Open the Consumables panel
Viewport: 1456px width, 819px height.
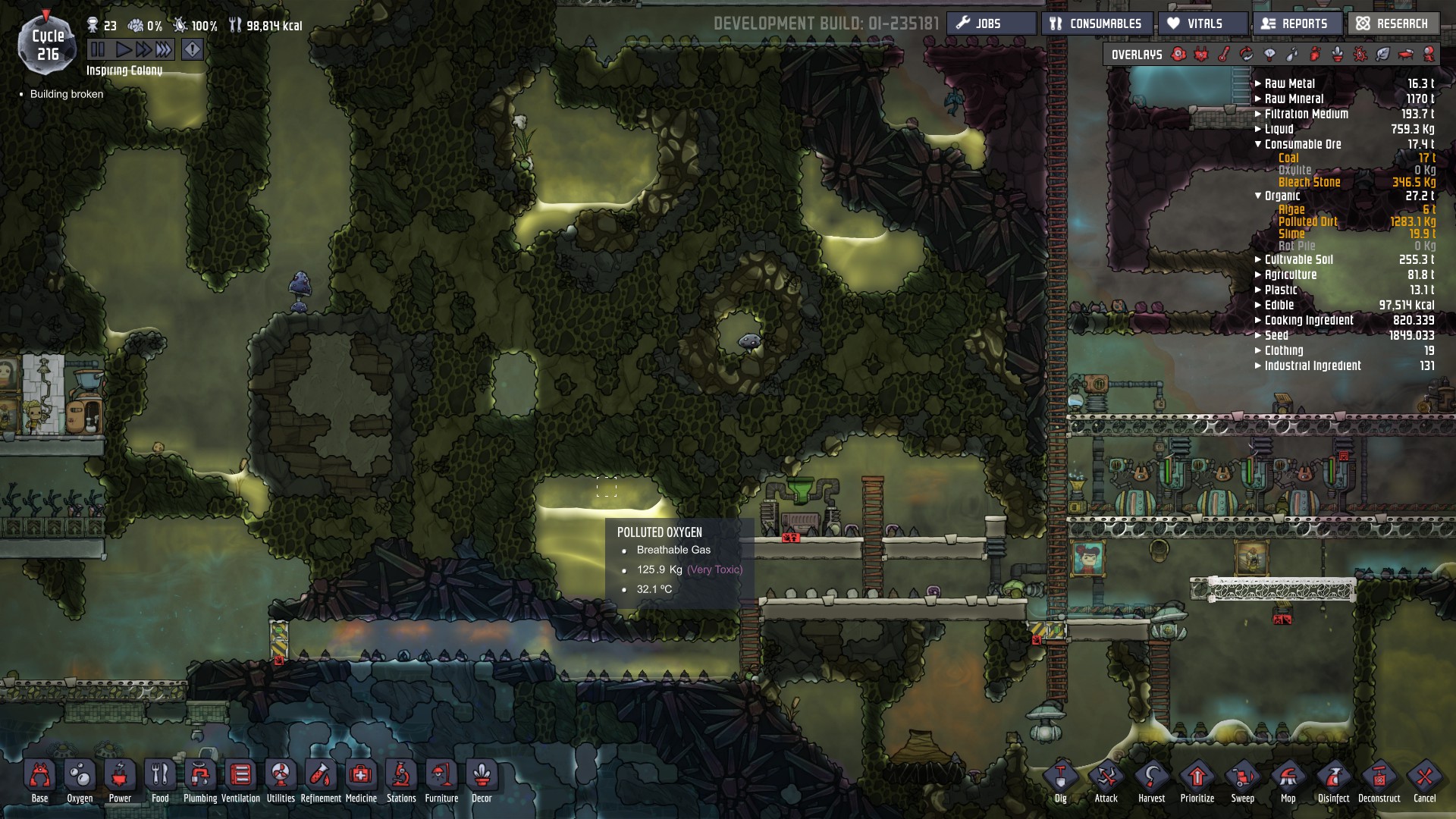click(1097, 24)
